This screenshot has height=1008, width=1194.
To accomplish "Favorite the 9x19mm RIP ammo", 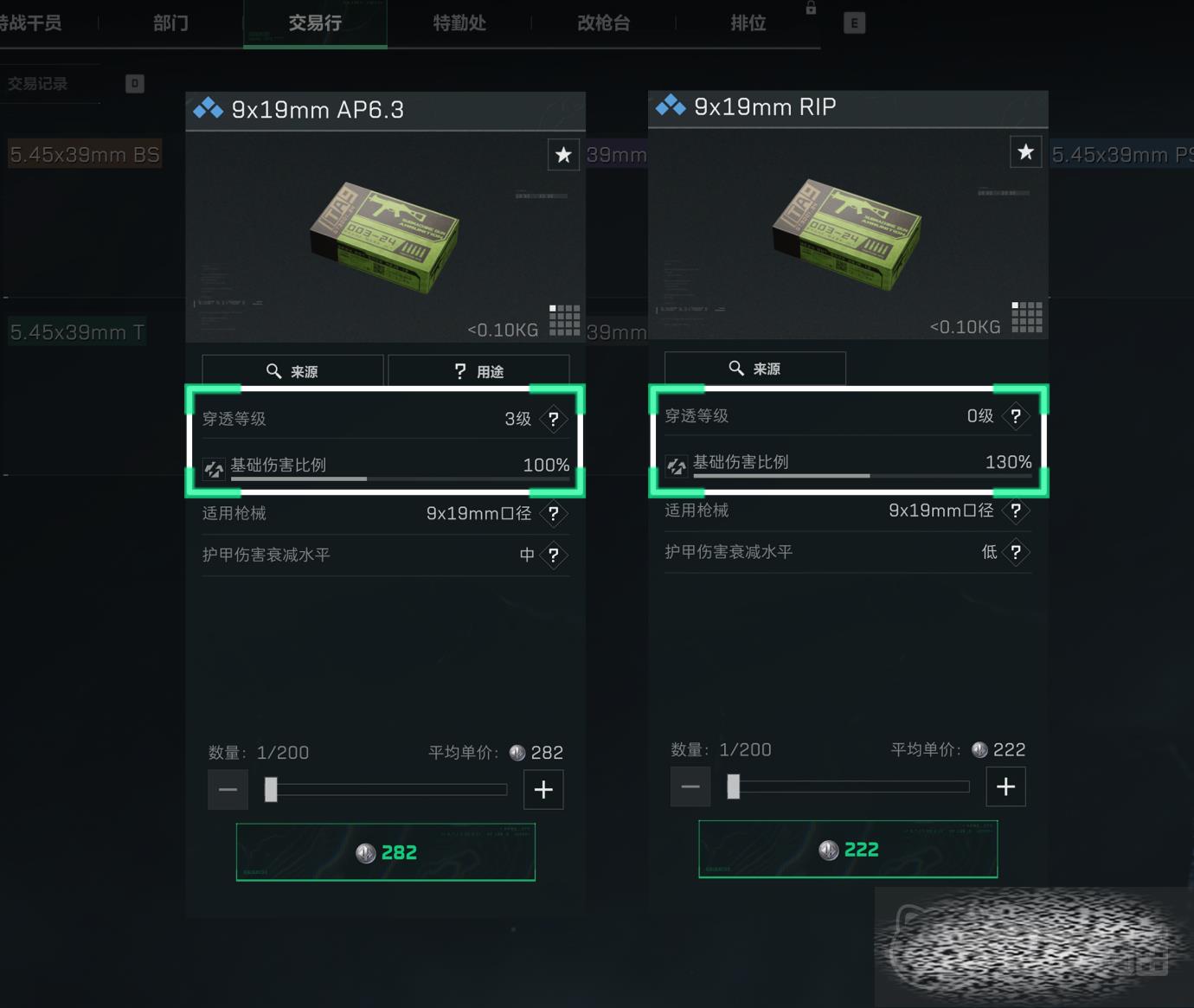I will tap(1025, 152).
